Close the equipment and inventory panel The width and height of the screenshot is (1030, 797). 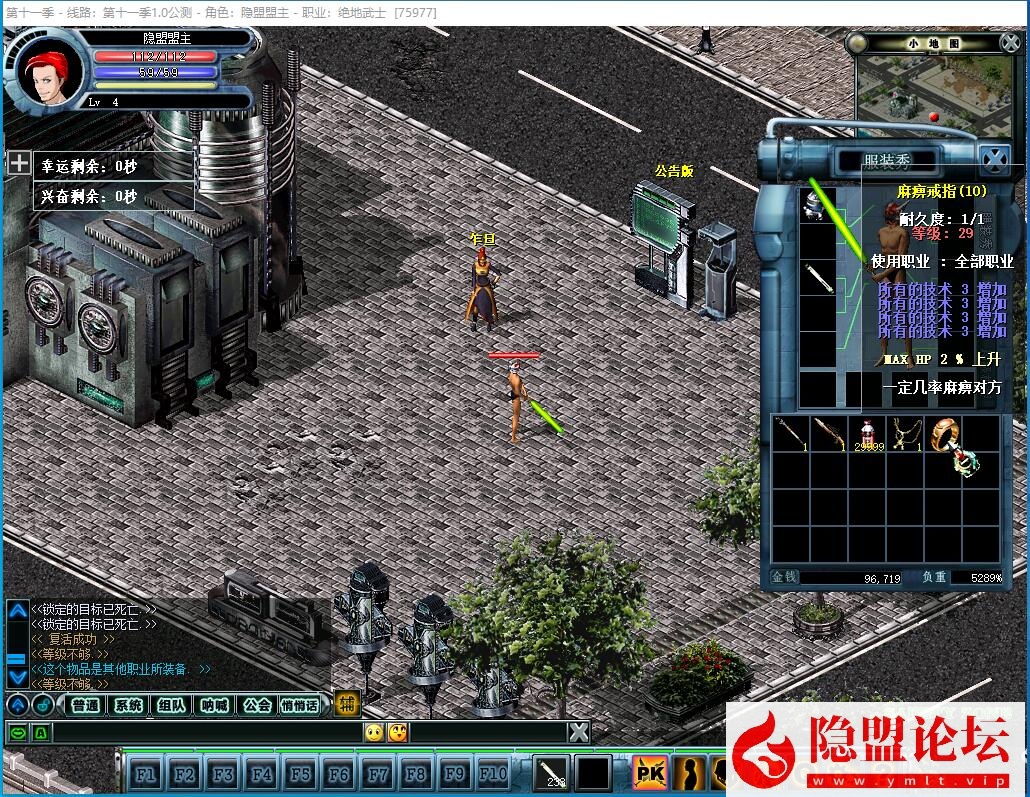[x=993, y=159]
